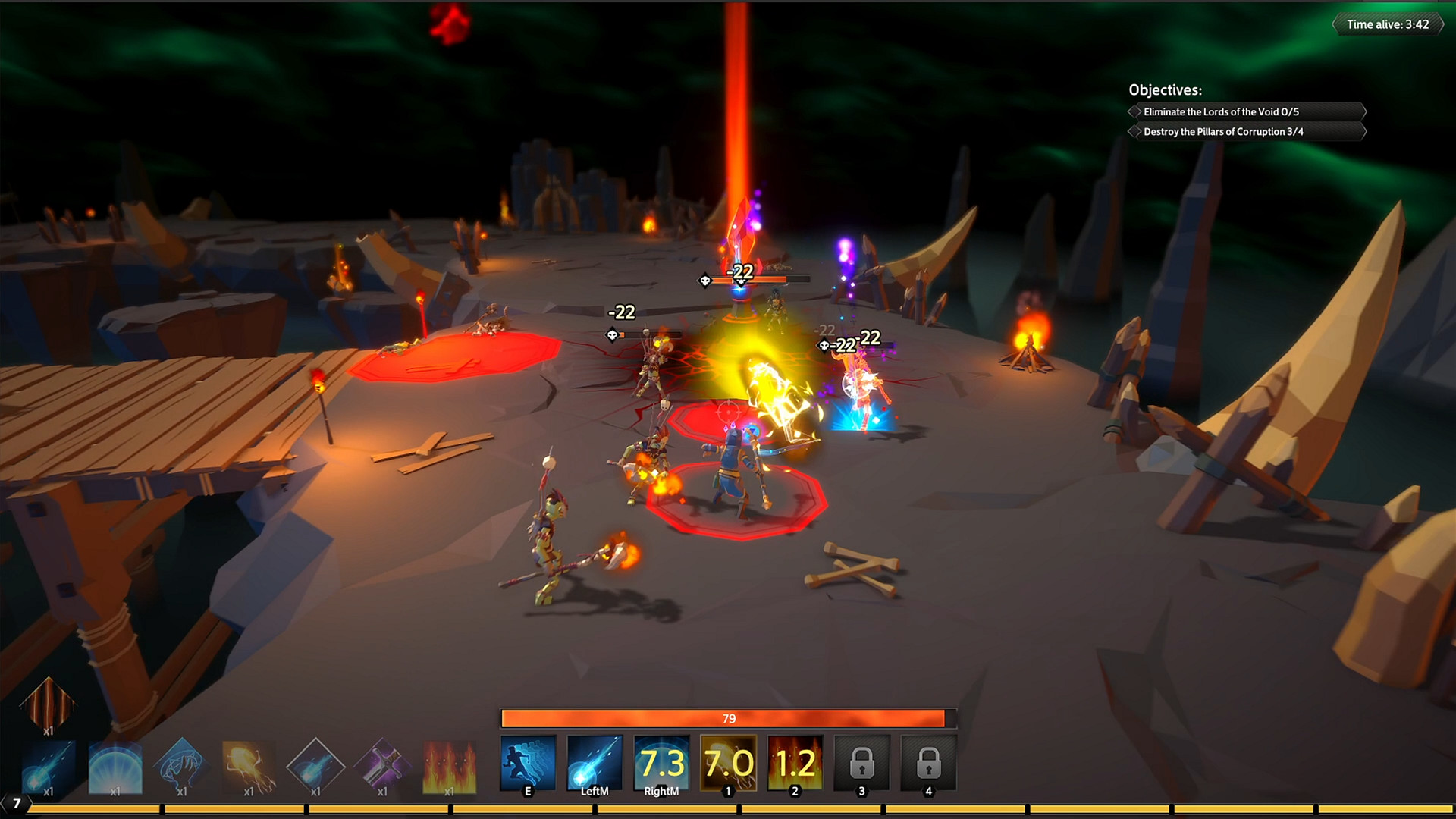This screenshot has height=819, width=1456.
Task: Cast the jellyfish lightning spell in slot 1
Action: point(726,762)
